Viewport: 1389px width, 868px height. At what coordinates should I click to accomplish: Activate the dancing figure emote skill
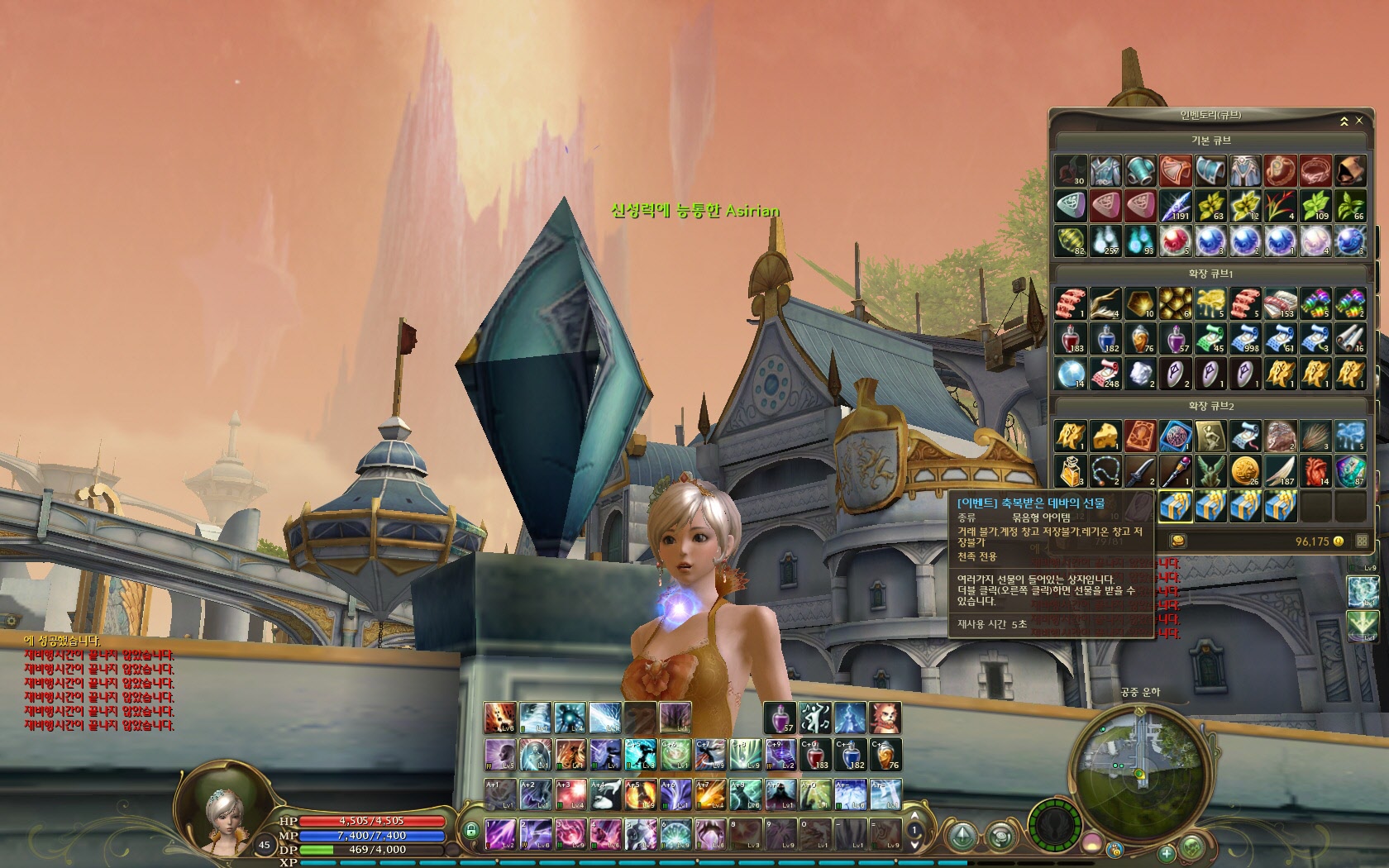coord(814,718)
